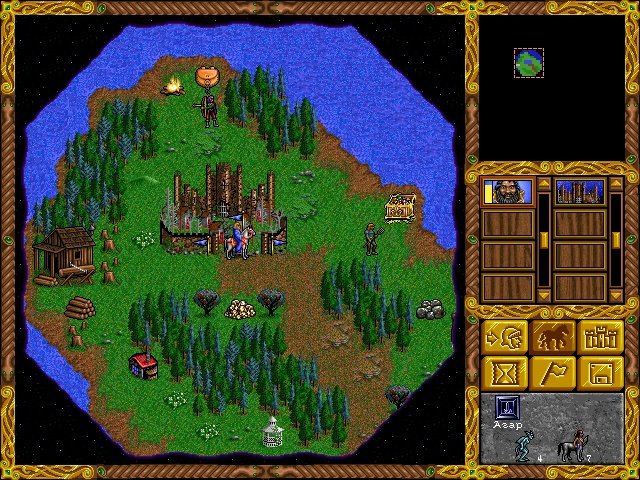The height and width of the screenshot is (480, 640).
Task: Select the castle icon in the town list
Action: pyautogui.click(x=580, y=192)
